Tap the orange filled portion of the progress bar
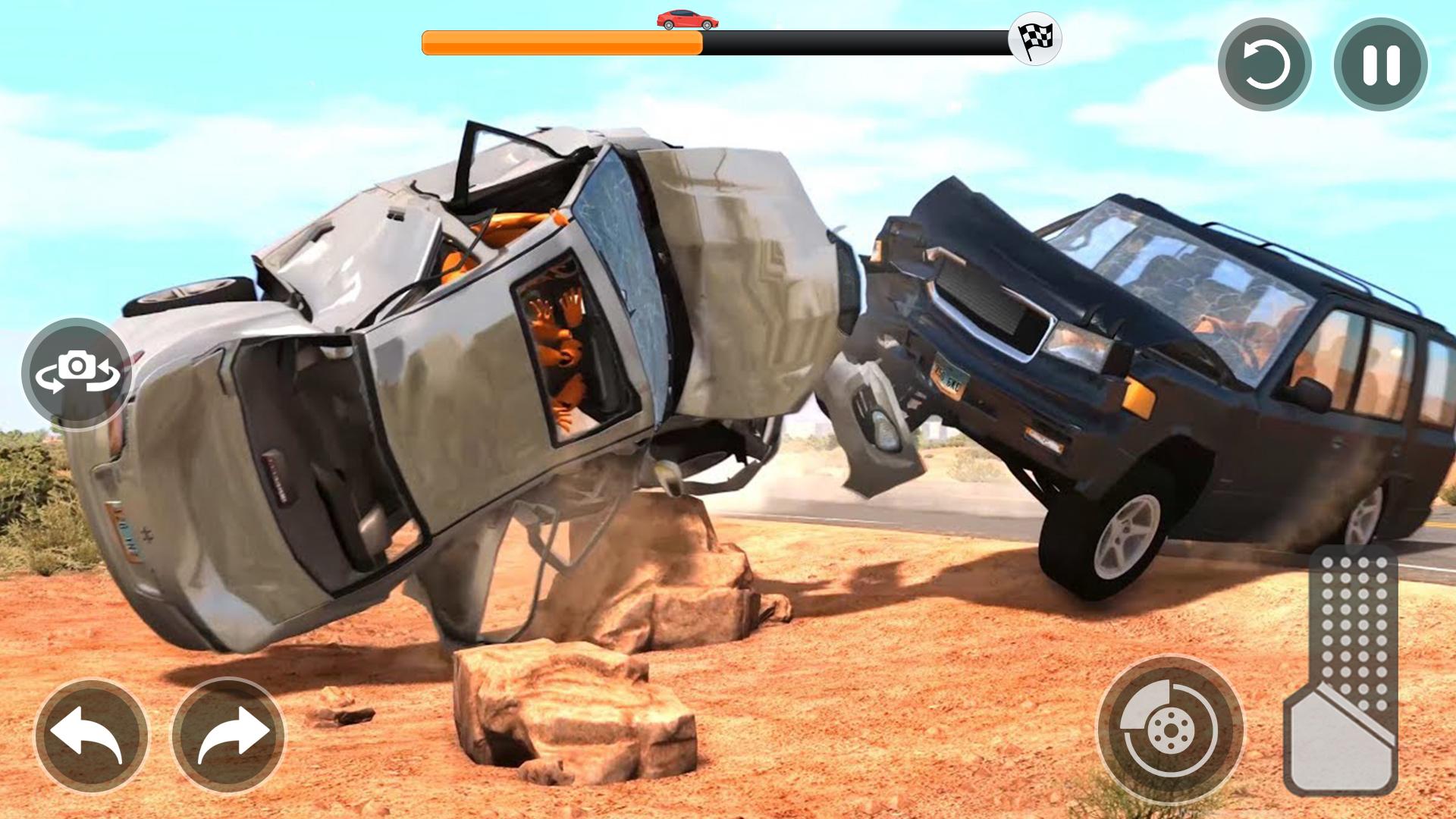Screen dimensions: 1456x819 (x=561, y=43)
